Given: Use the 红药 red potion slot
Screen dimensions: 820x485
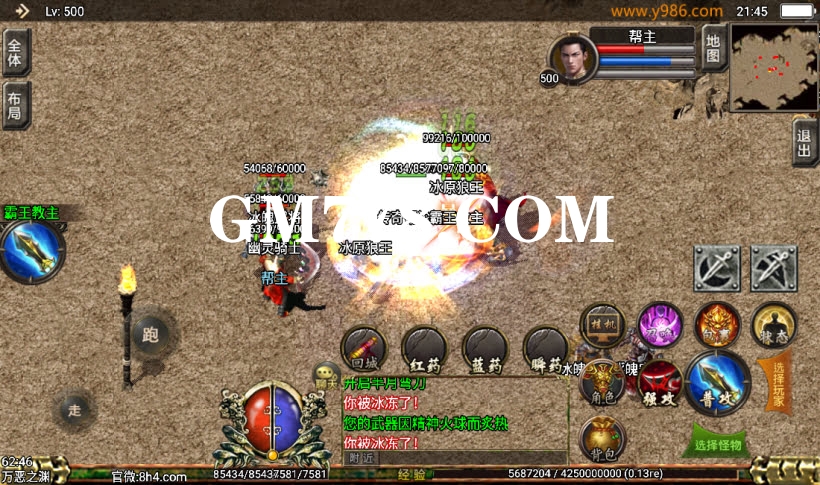Looking at the screenshot, I should click(424, 349).
